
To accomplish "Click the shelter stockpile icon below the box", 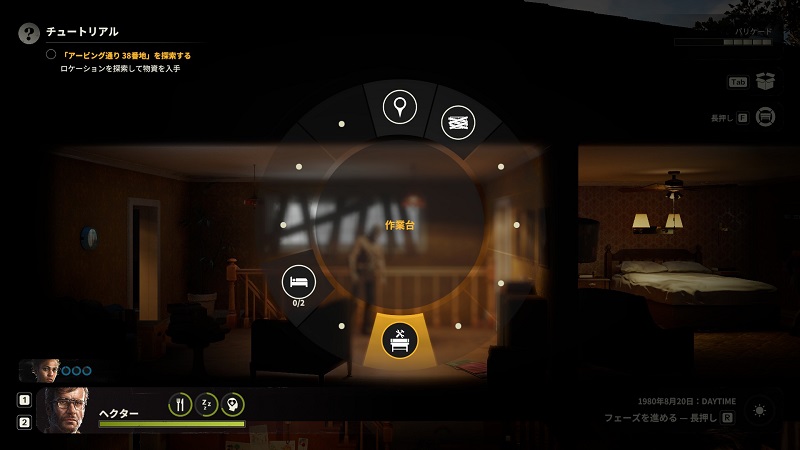I will click(x=766, y=117).
